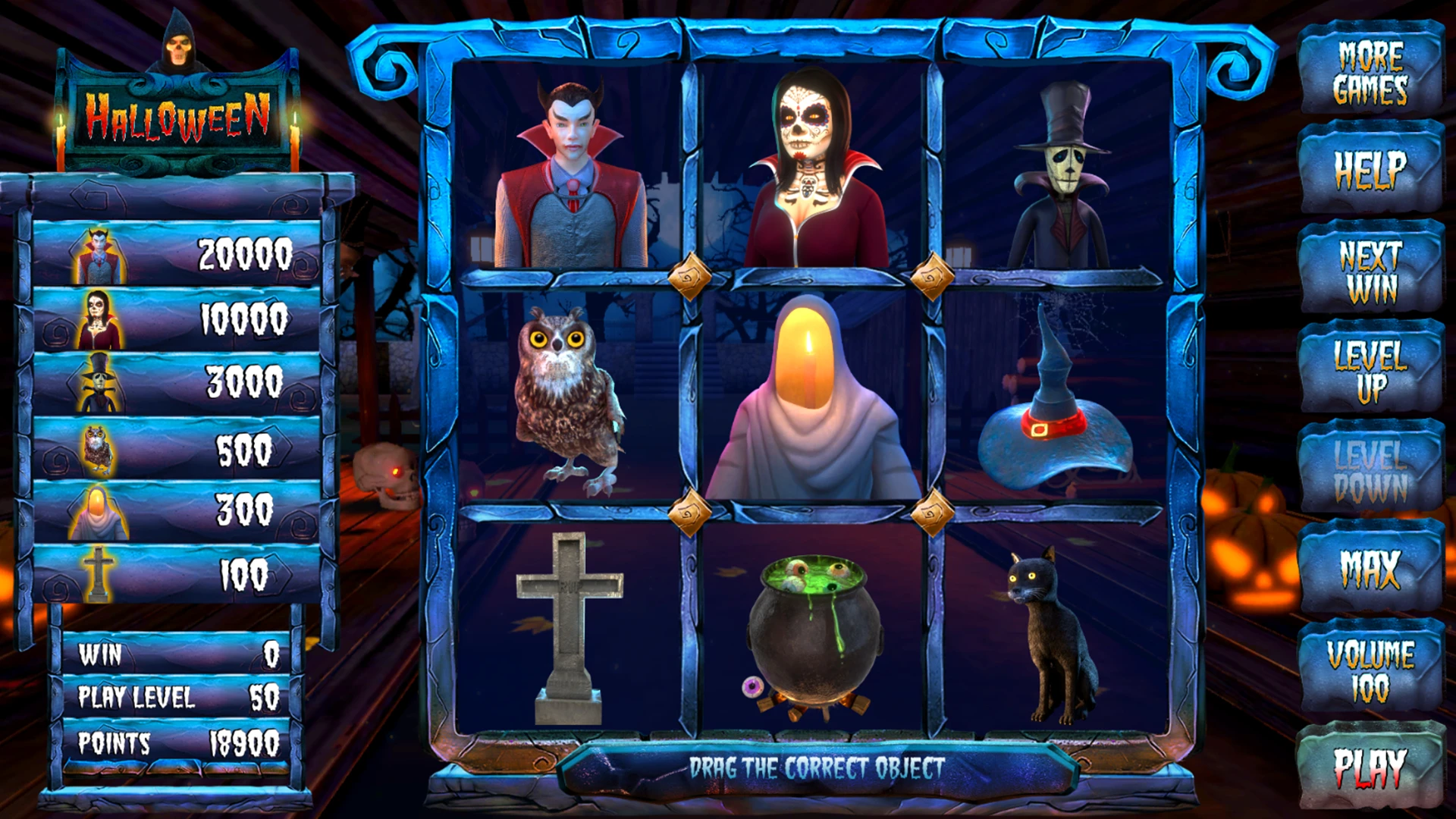Lower the play level with Level Down
Image resolution: width=1456 pixels, height=819 pixels.
click(1370, 470)
